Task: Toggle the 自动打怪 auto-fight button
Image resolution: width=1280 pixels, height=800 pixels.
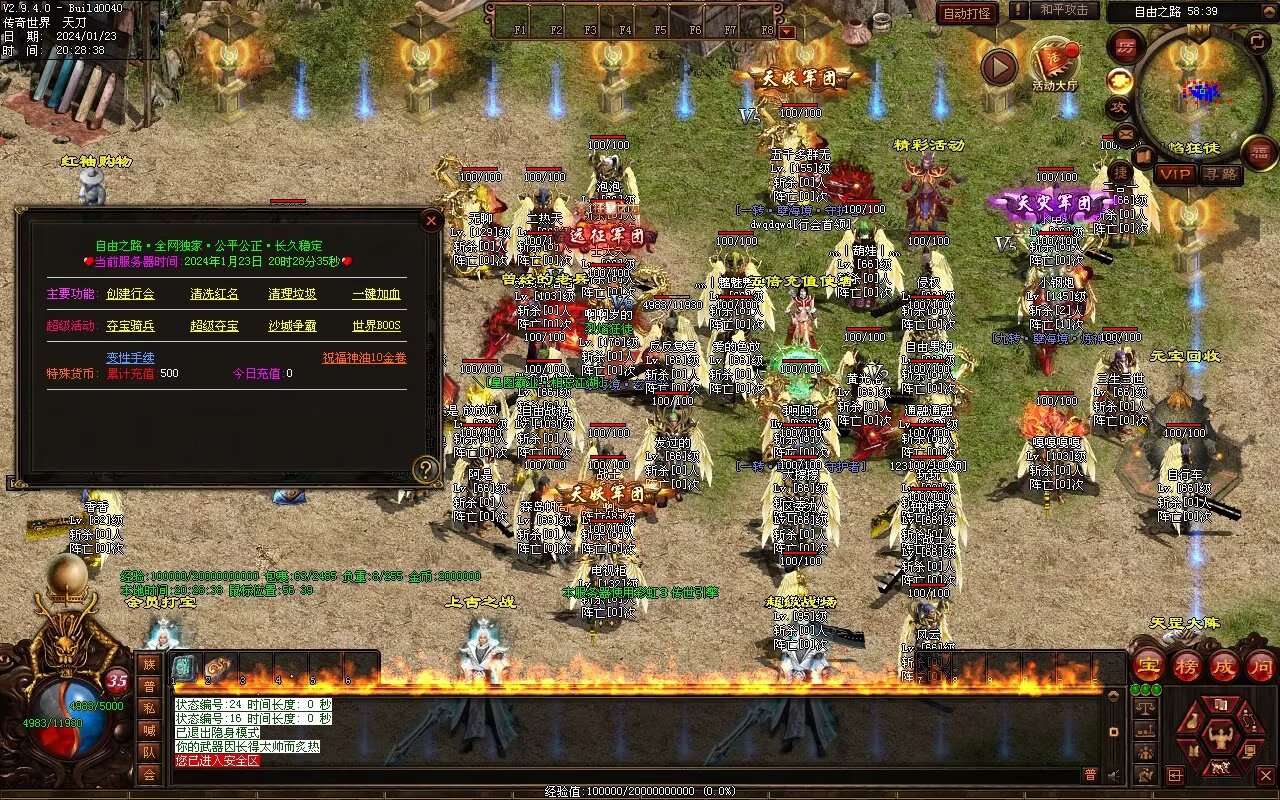Action: pos(968,13)
